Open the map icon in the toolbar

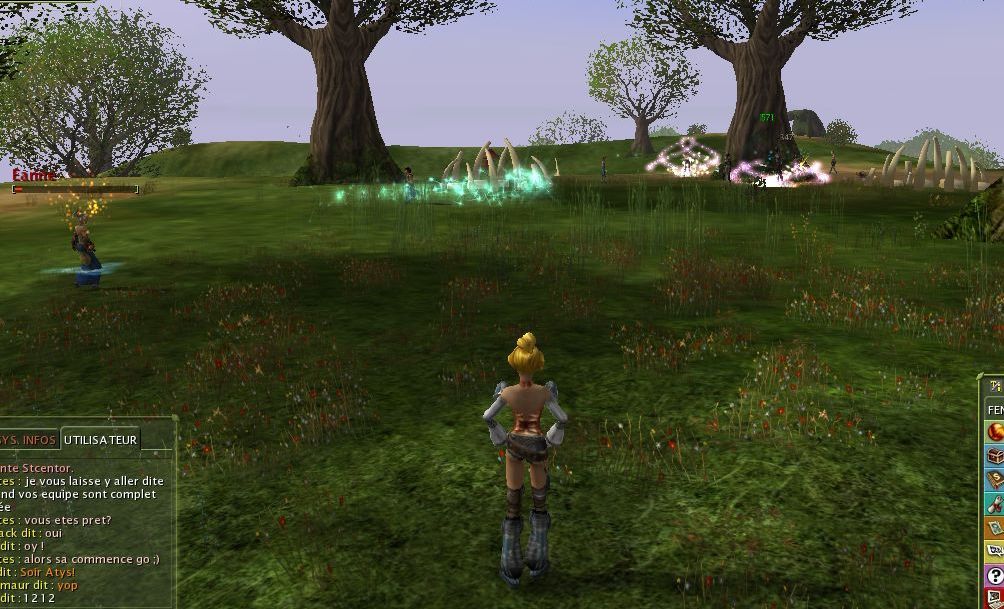click(x=995, y=528)
